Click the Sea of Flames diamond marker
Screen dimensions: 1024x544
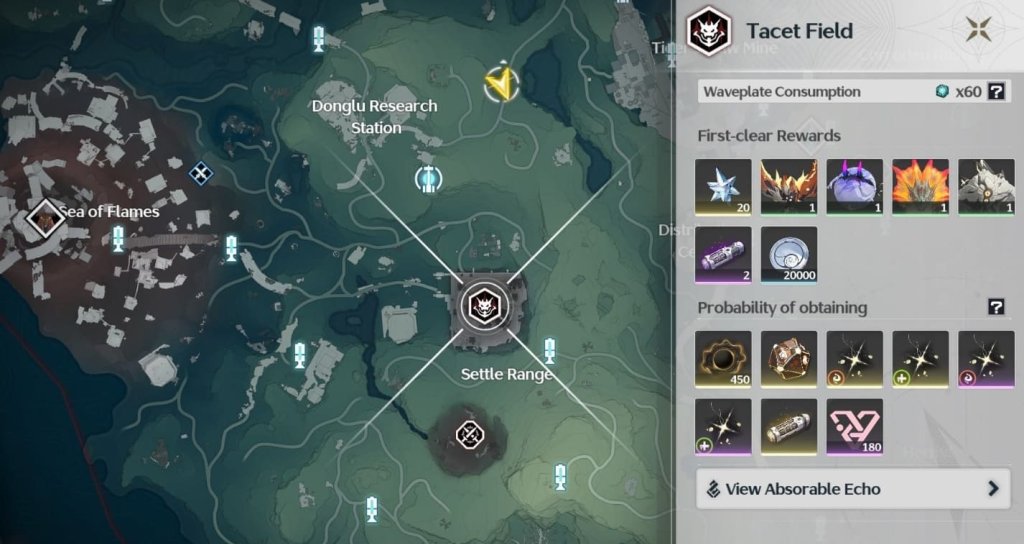pos(45,216)
